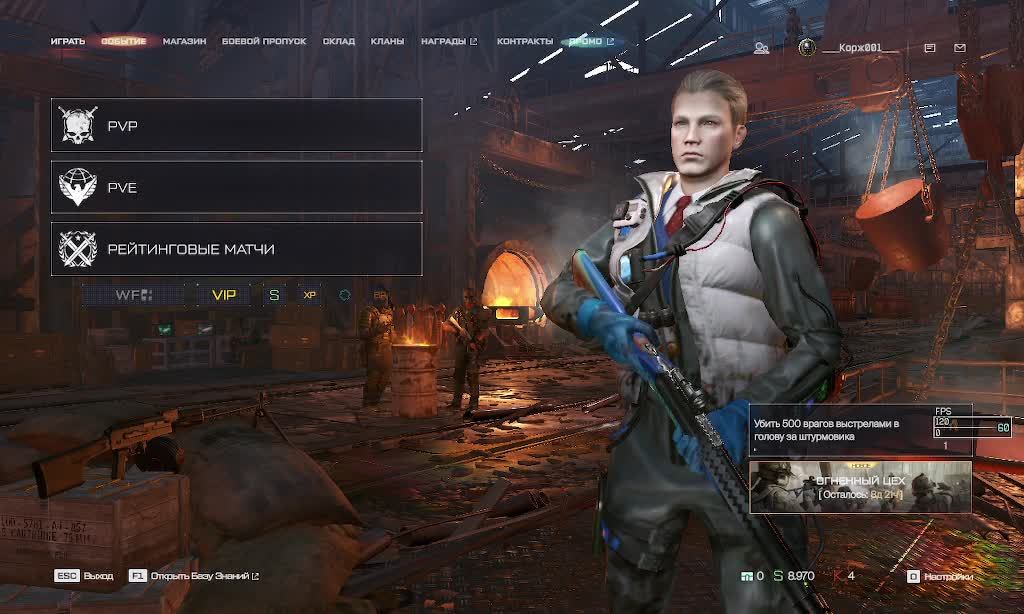Open the Награды rewards link

pyautogui.click(x=448, y=41)
